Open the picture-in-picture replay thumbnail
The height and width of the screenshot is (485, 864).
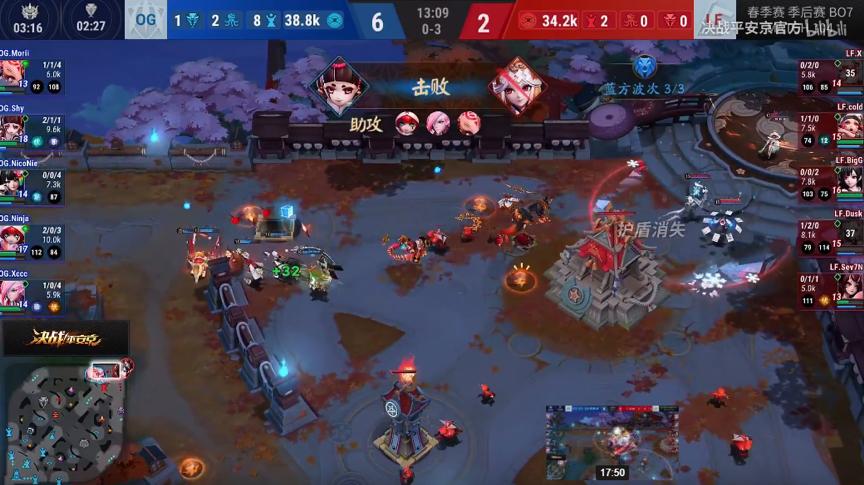click(612, 442)
